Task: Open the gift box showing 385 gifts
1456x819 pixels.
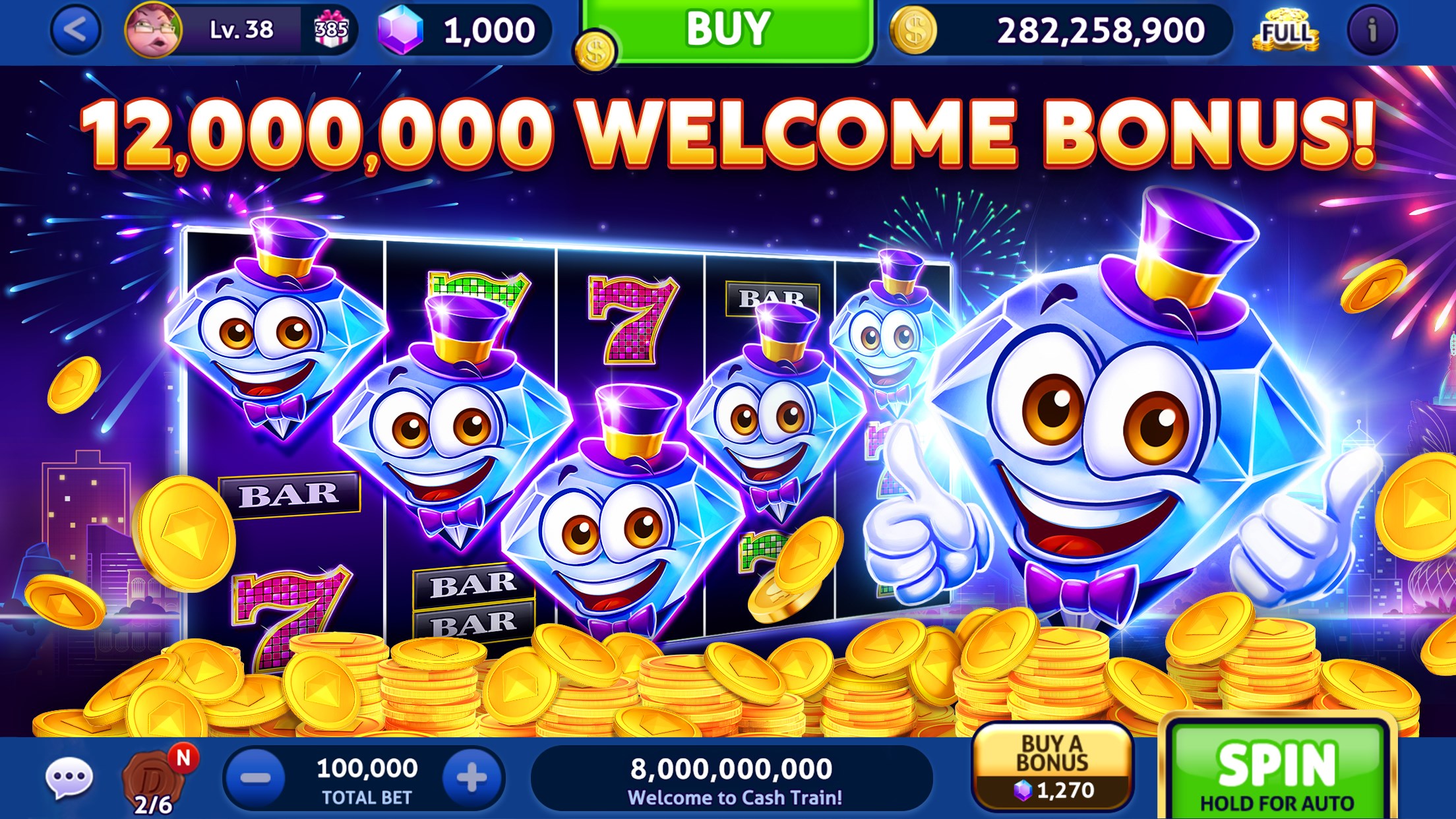Action: 332,29
